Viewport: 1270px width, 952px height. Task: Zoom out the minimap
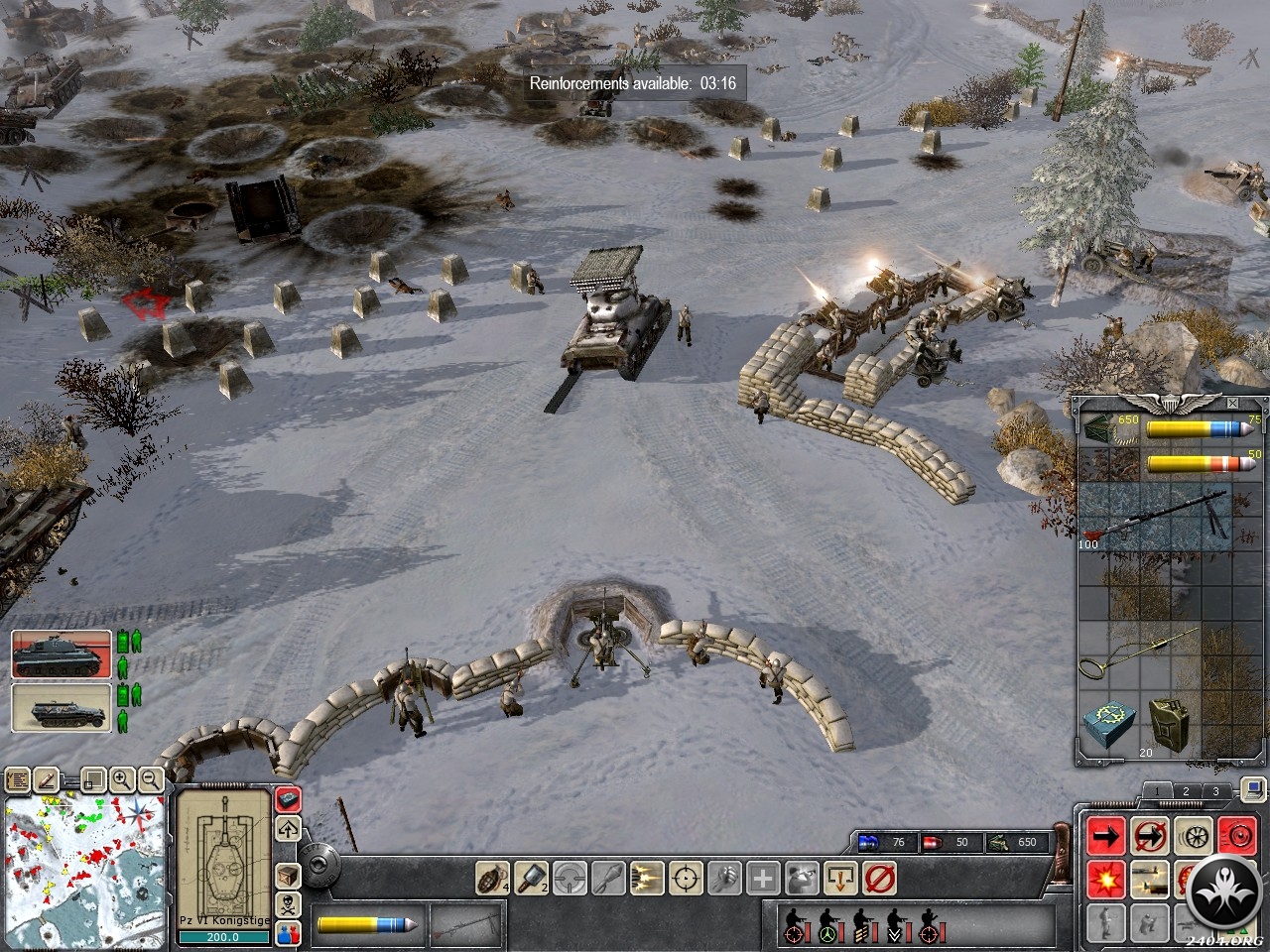tap(151, 779)
